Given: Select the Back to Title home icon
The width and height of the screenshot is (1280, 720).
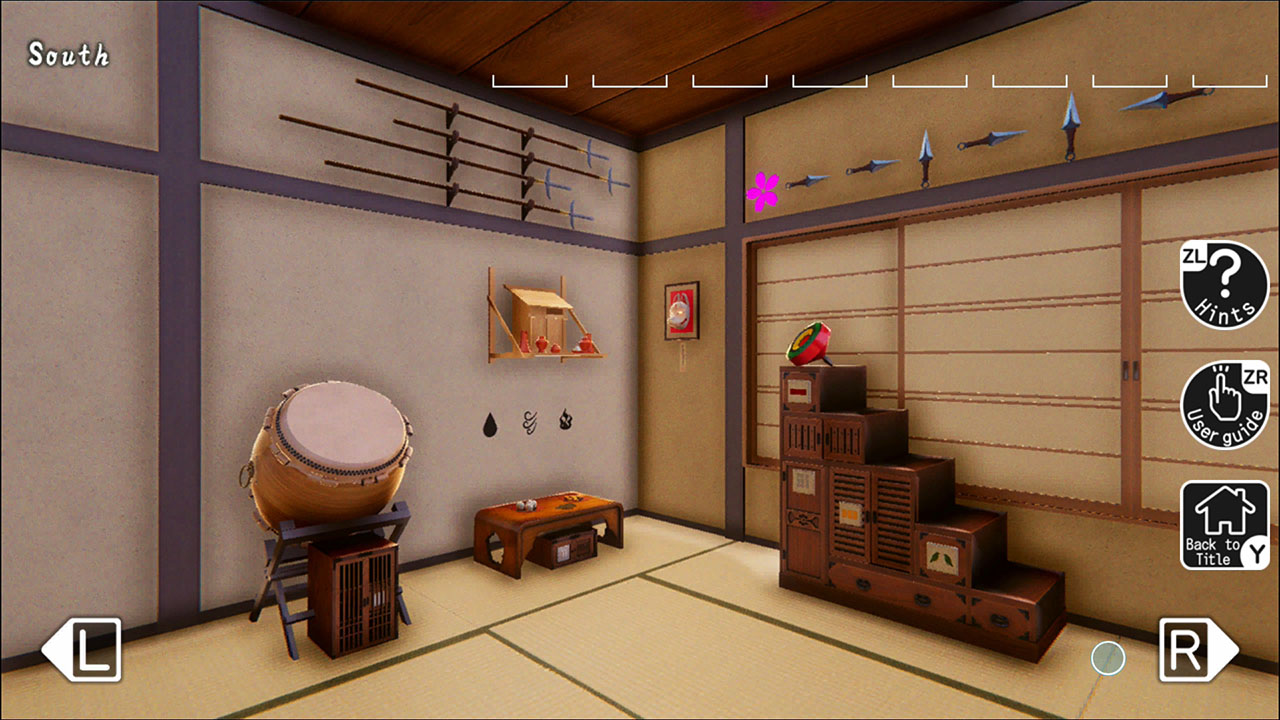Looking at the screenshot, I should tap(1224, 518).
